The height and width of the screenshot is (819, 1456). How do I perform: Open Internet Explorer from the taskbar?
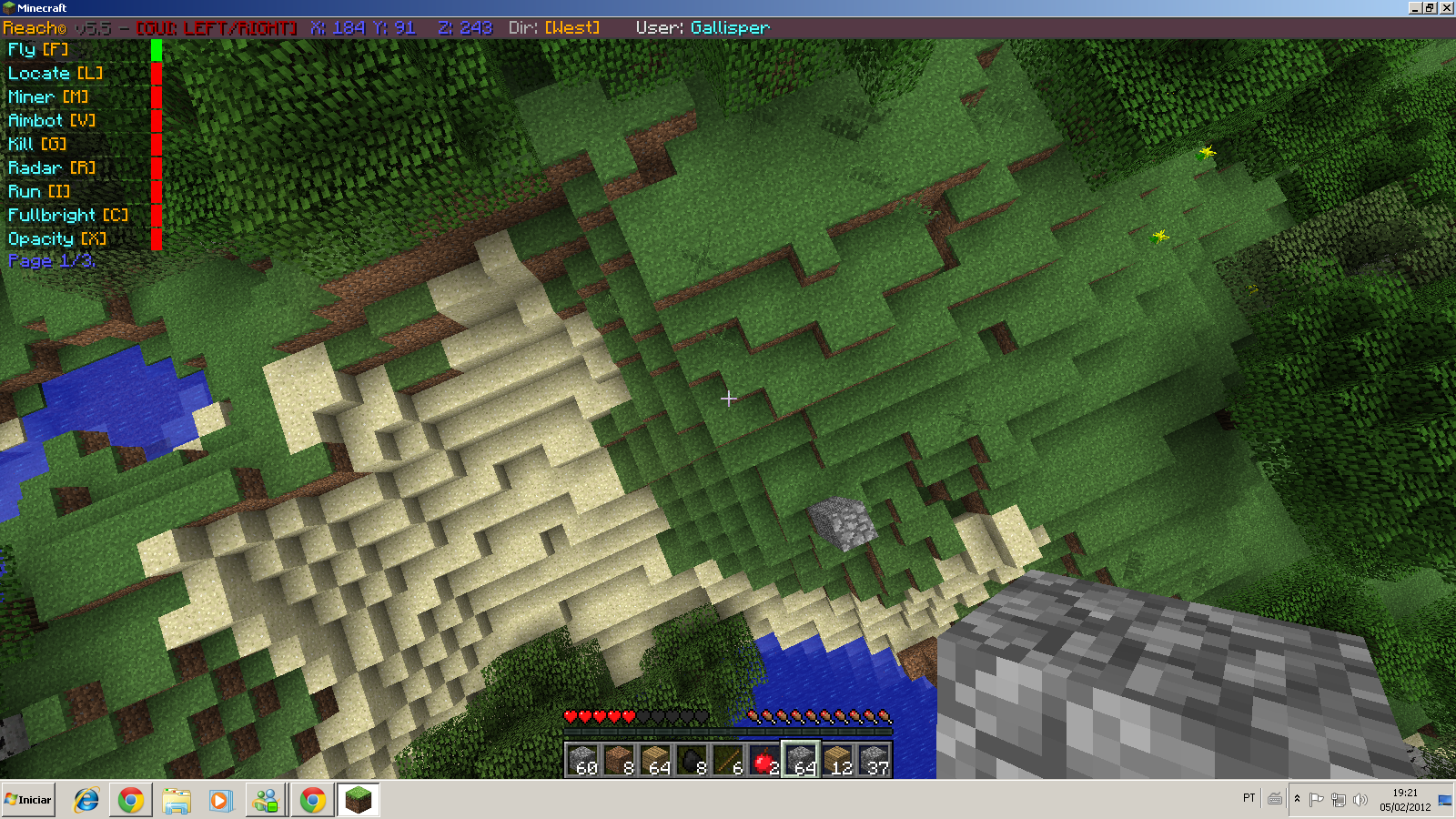coord(85,800)
